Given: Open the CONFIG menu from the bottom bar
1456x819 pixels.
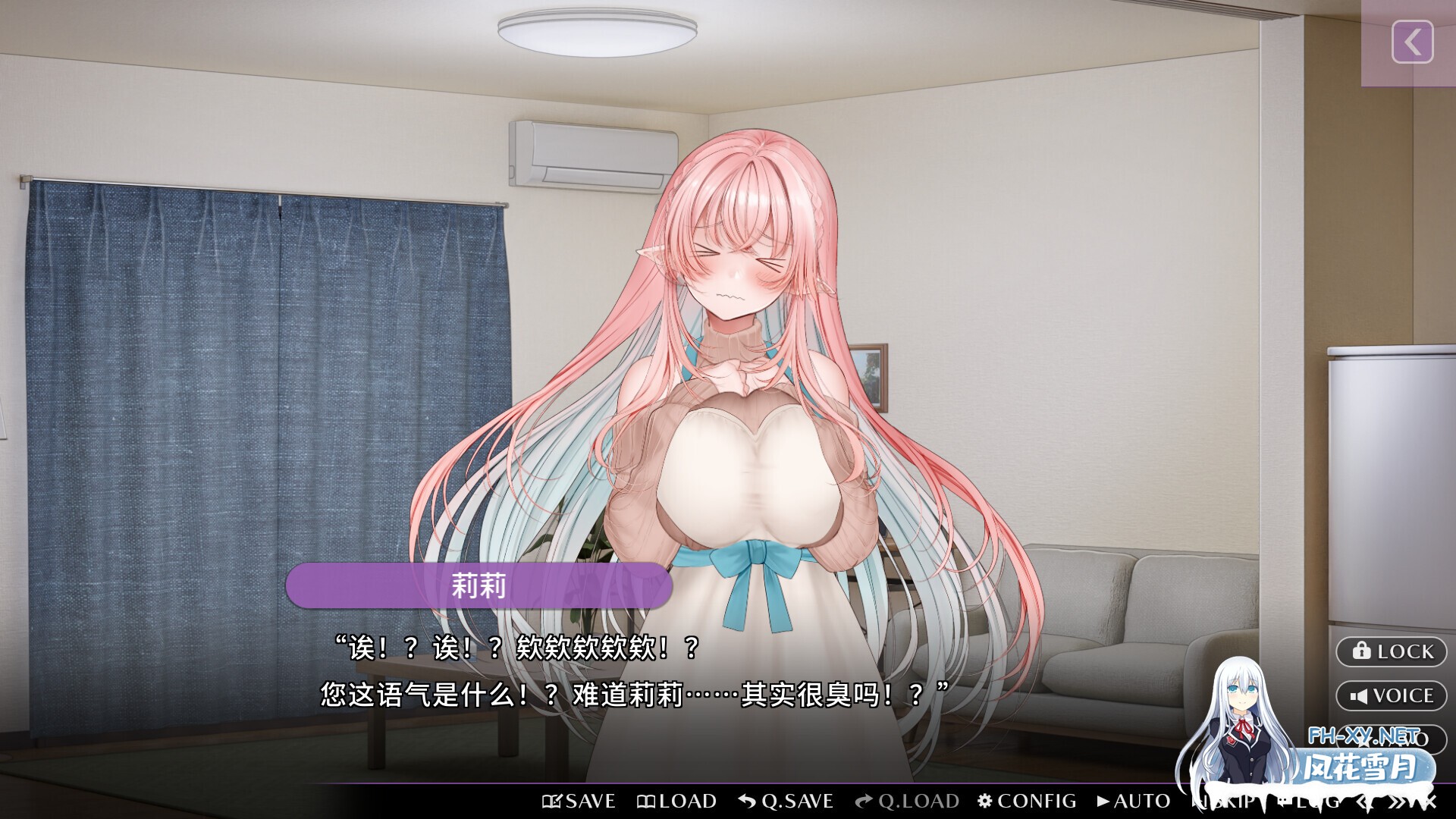Looking at the screenshot, I should [1028, 801].
